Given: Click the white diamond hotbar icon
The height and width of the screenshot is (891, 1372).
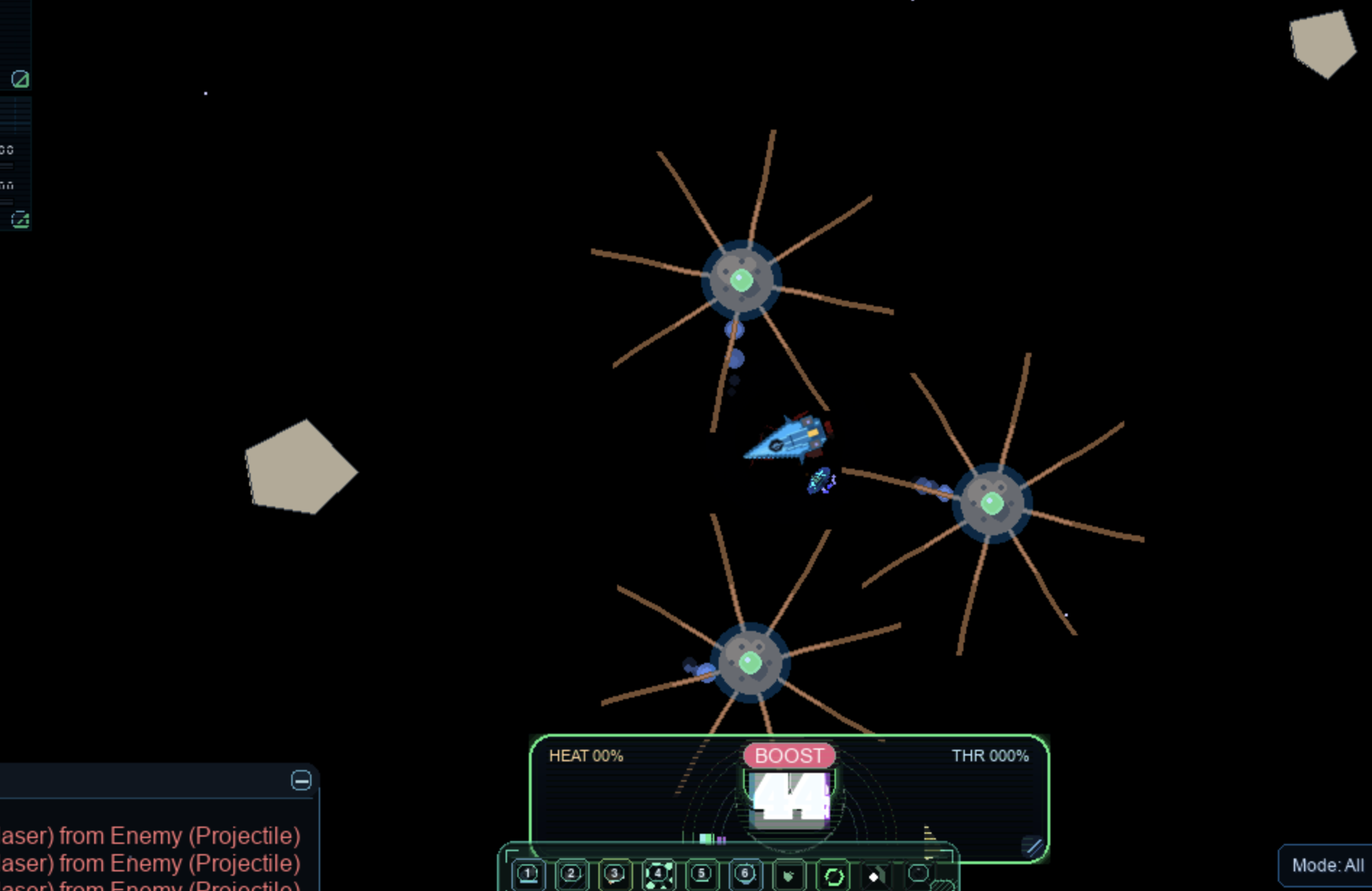Looking at the screenshot, I should coord(874,877).
